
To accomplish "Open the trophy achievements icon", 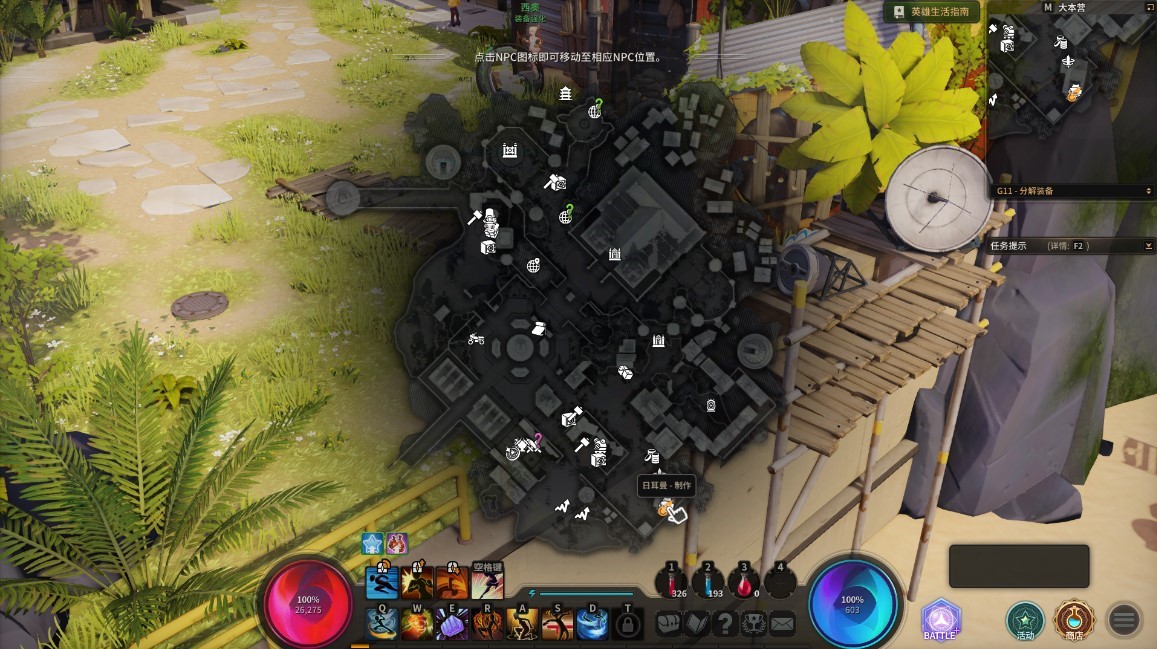I will 753,624.
